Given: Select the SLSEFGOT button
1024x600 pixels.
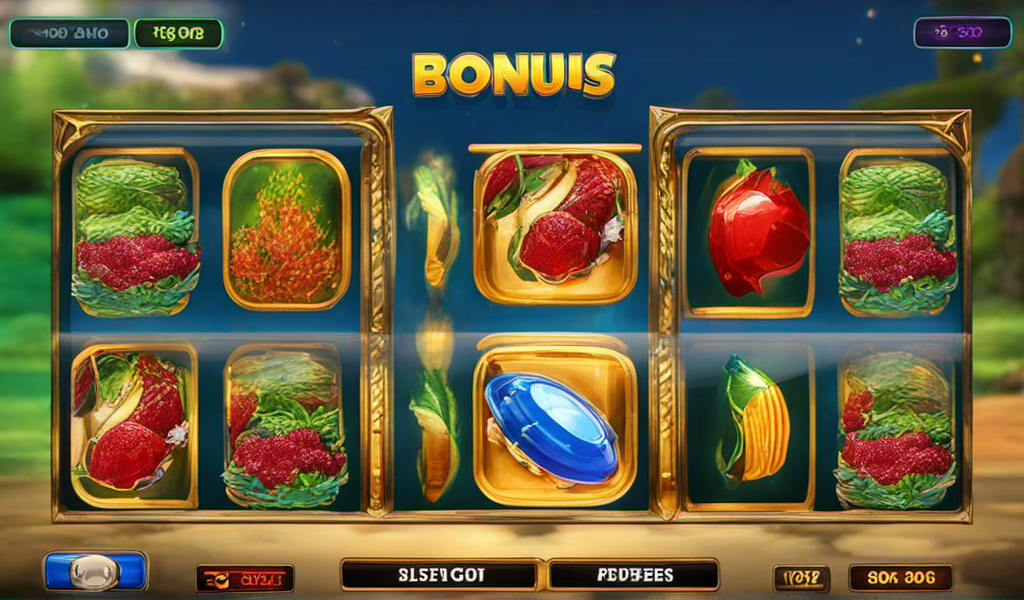Looking at the screenshot, I should [439, 575].
